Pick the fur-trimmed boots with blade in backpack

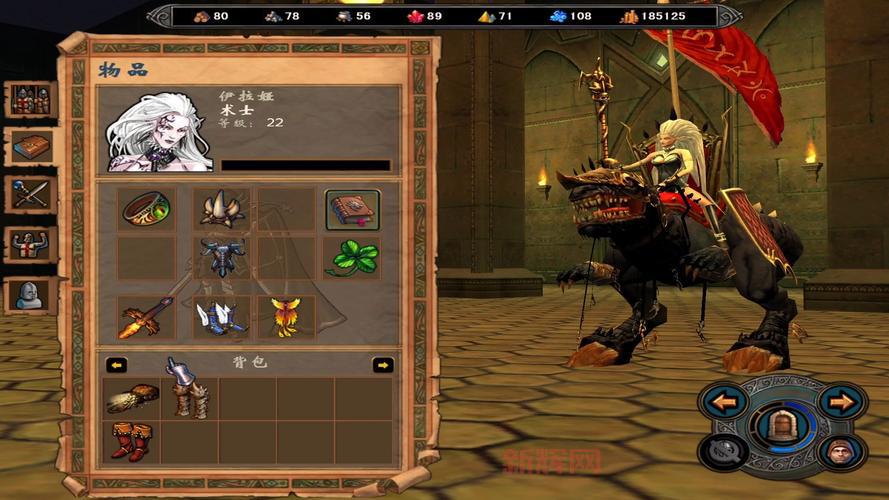pos(188,393)
